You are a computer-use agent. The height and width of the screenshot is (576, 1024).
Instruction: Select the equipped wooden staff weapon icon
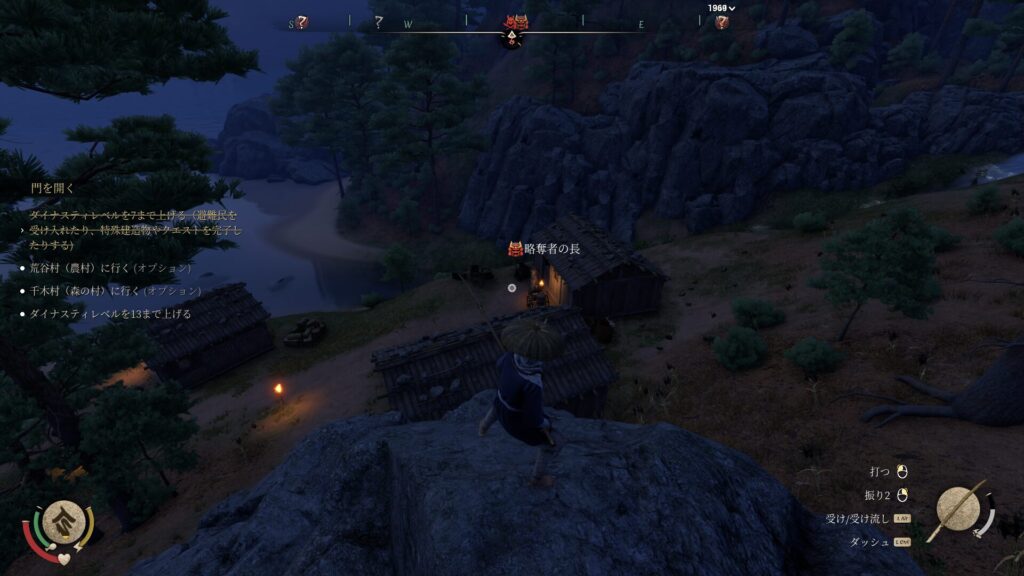coord(959,511)
